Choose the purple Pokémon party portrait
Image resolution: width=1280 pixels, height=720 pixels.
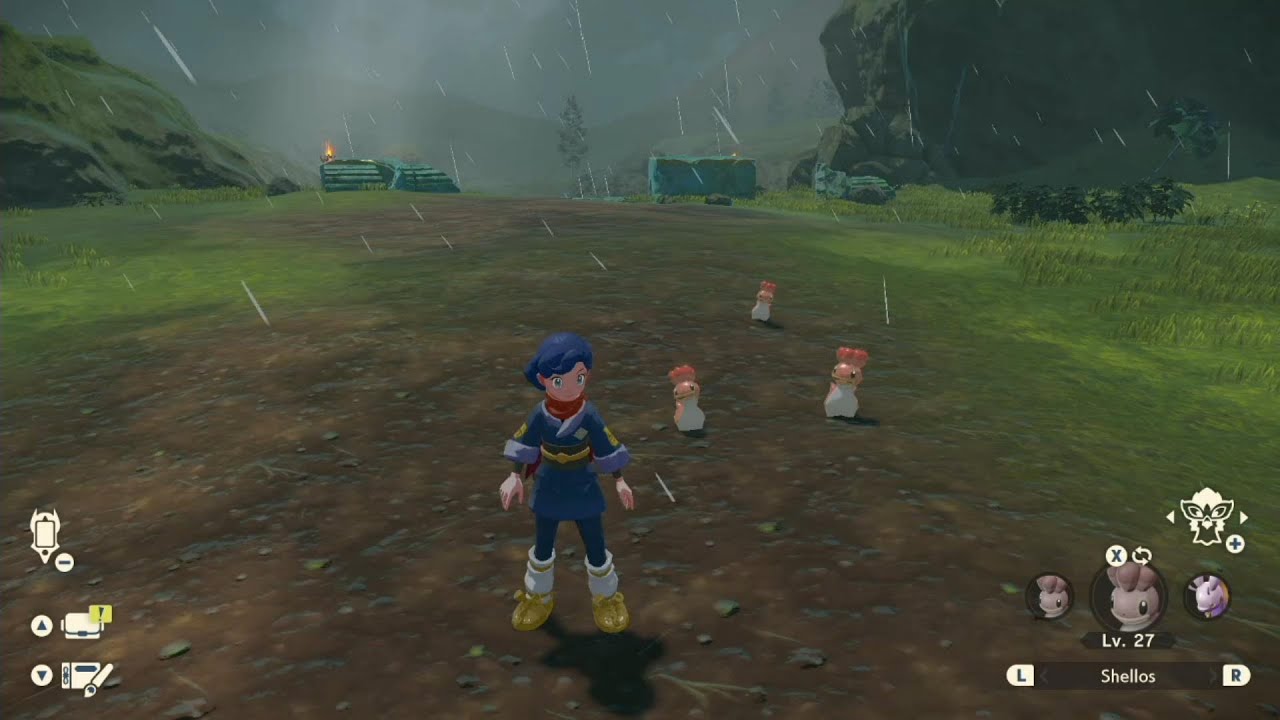[1206, 596]
